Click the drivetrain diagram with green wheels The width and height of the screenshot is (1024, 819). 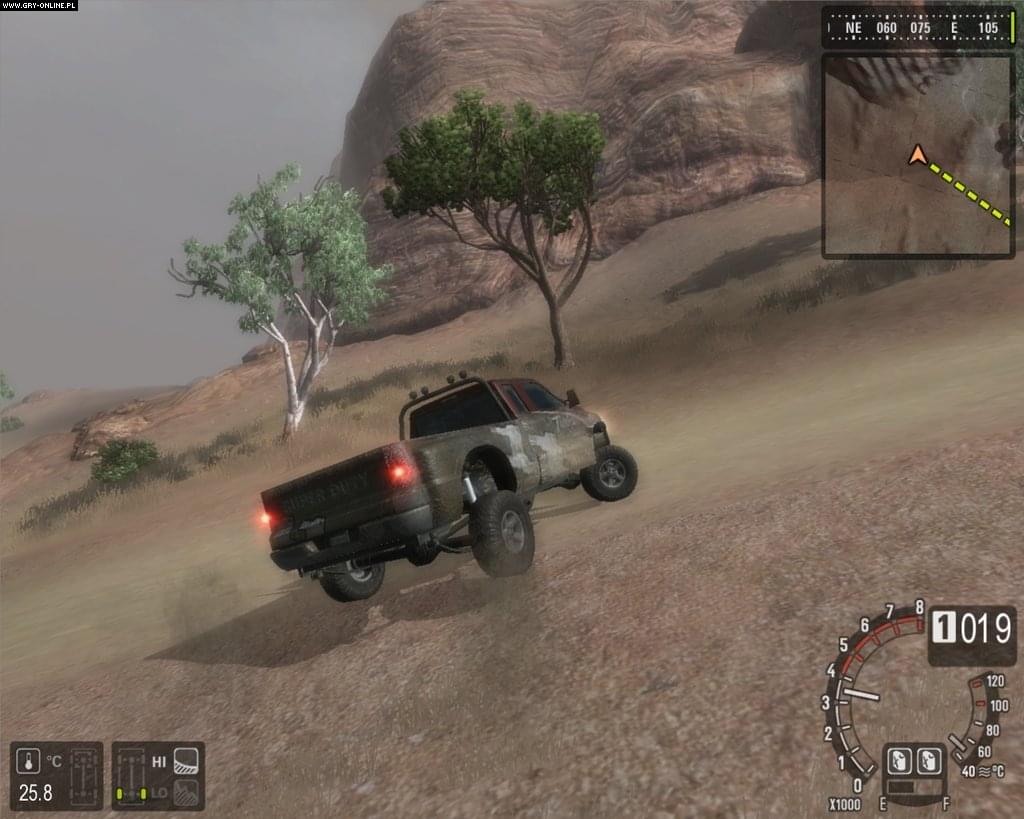click(128, 776)
